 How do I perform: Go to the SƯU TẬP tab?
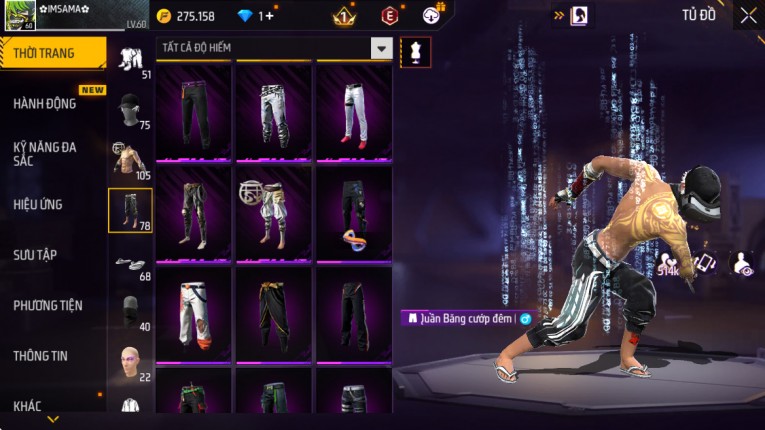point(35,255)
